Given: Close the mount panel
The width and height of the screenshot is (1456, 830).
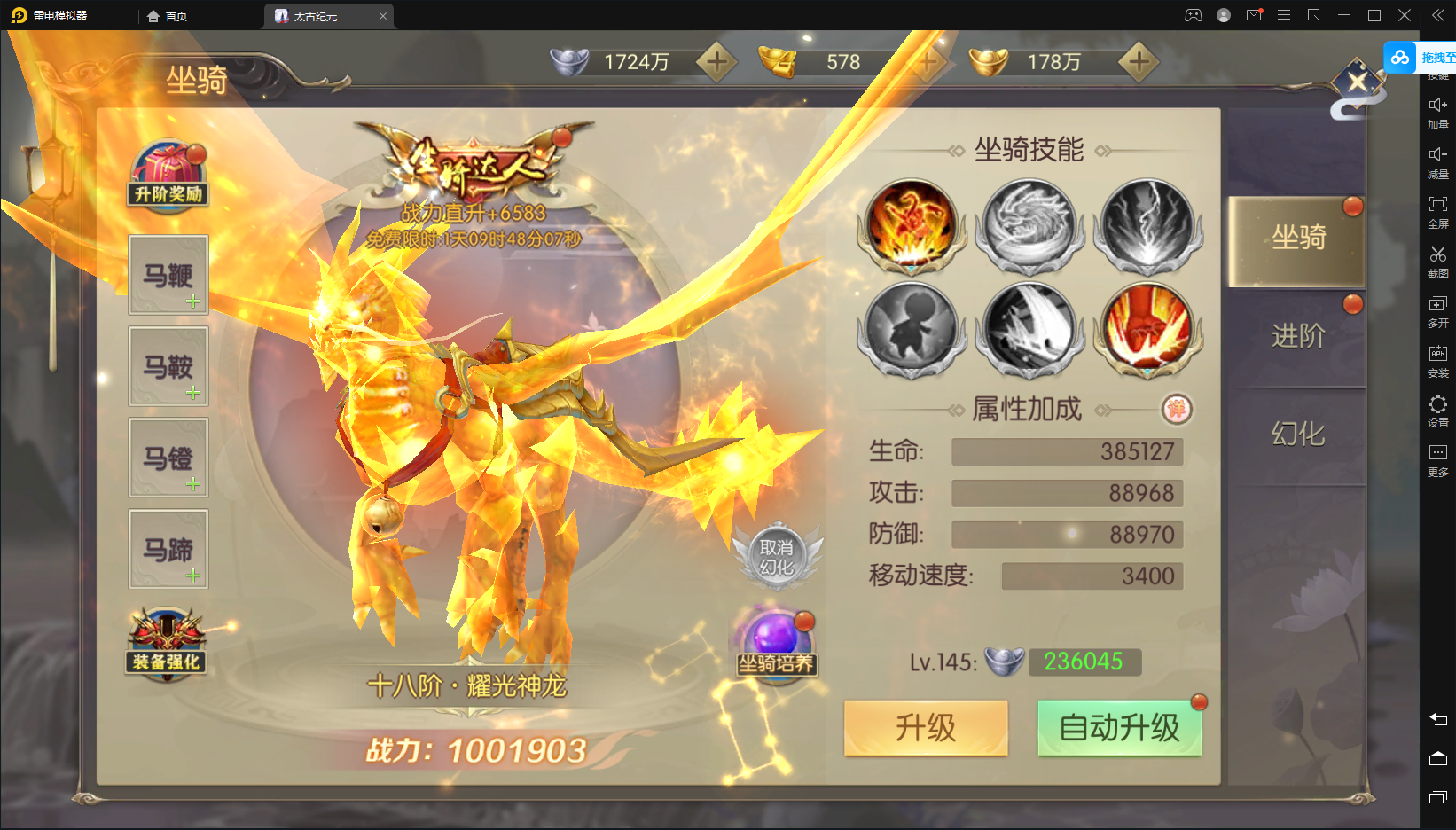Looking at the screenshot, I should point(1357,83).
